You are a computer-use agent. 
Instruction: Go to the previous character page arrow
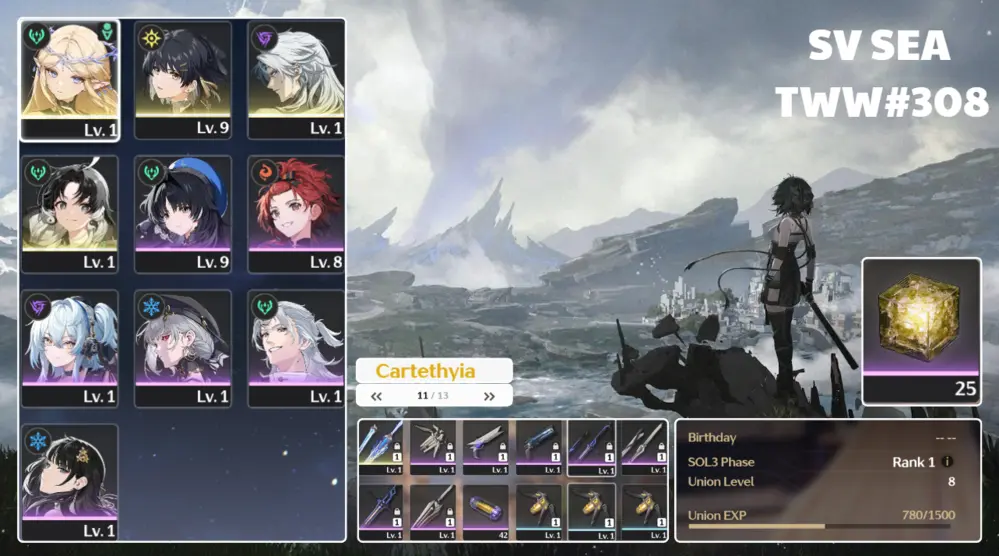[377, 396]
